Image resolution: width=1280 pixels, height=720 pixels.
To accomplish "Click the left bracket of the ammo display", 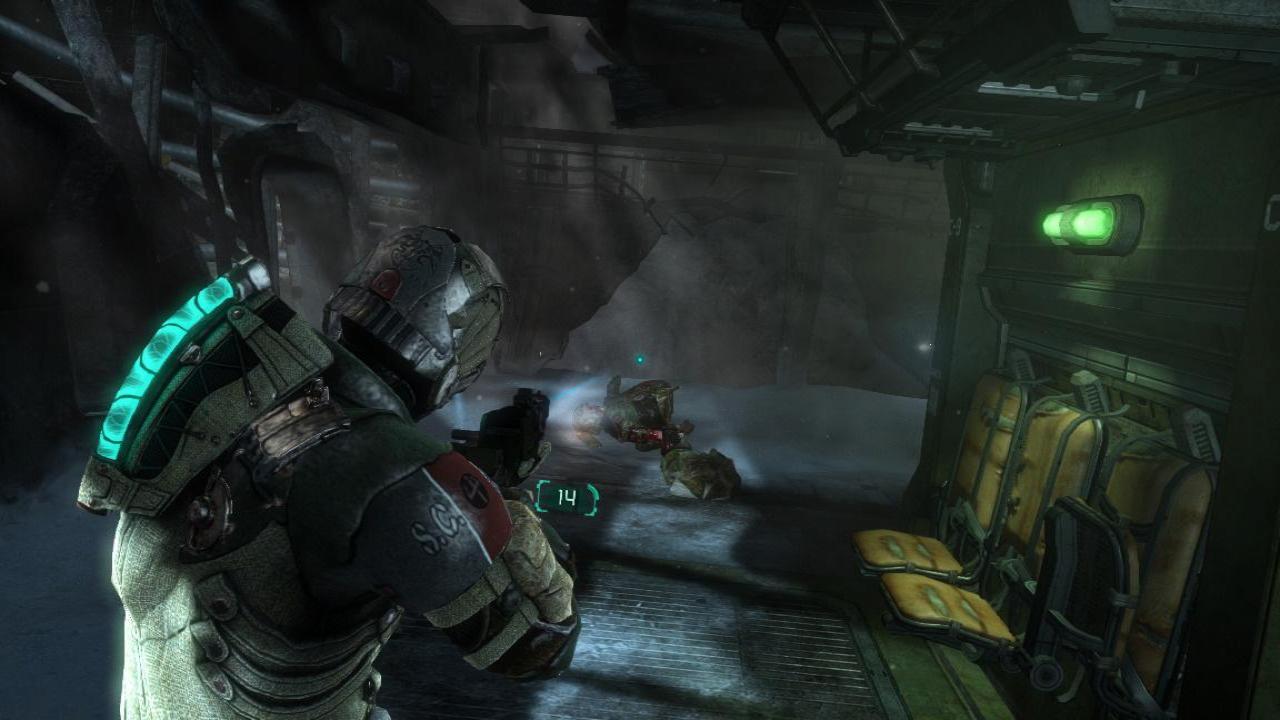I will coord(539,497).
